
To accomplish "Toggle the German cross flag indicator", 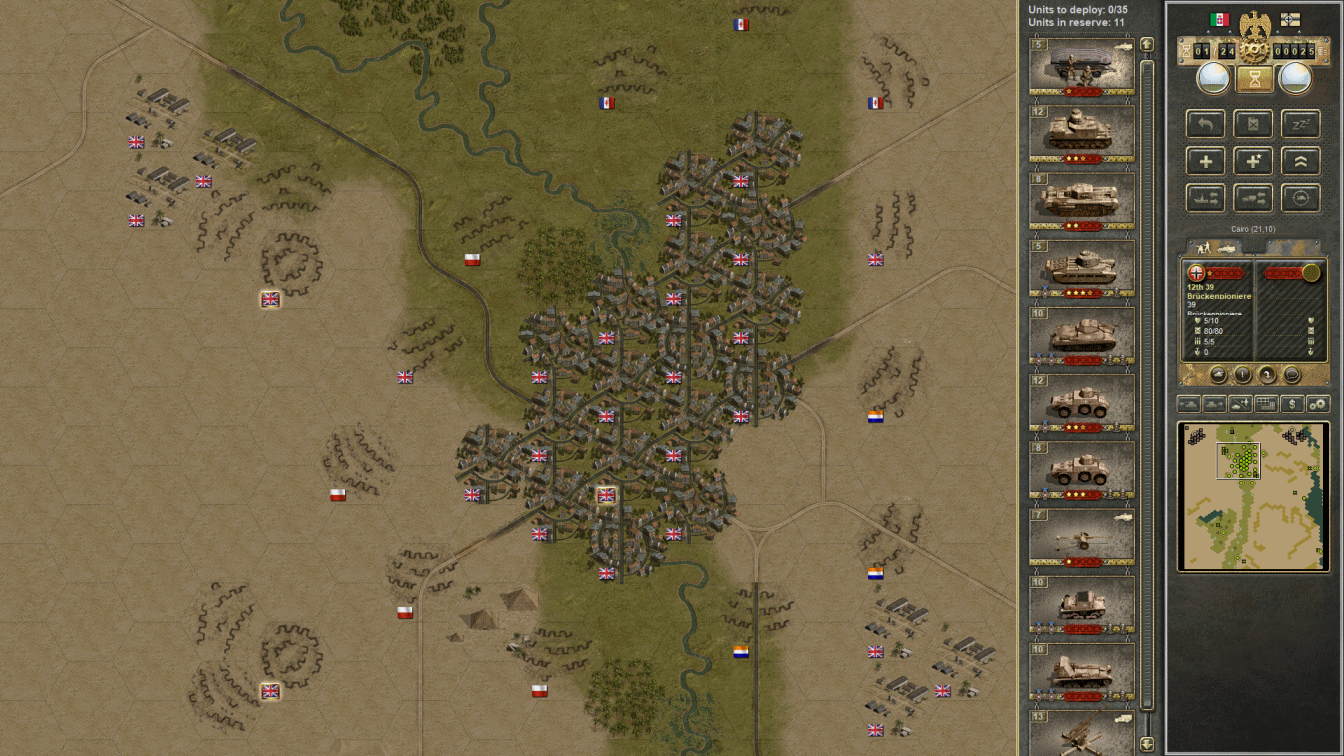I will tap(1290, 19).
